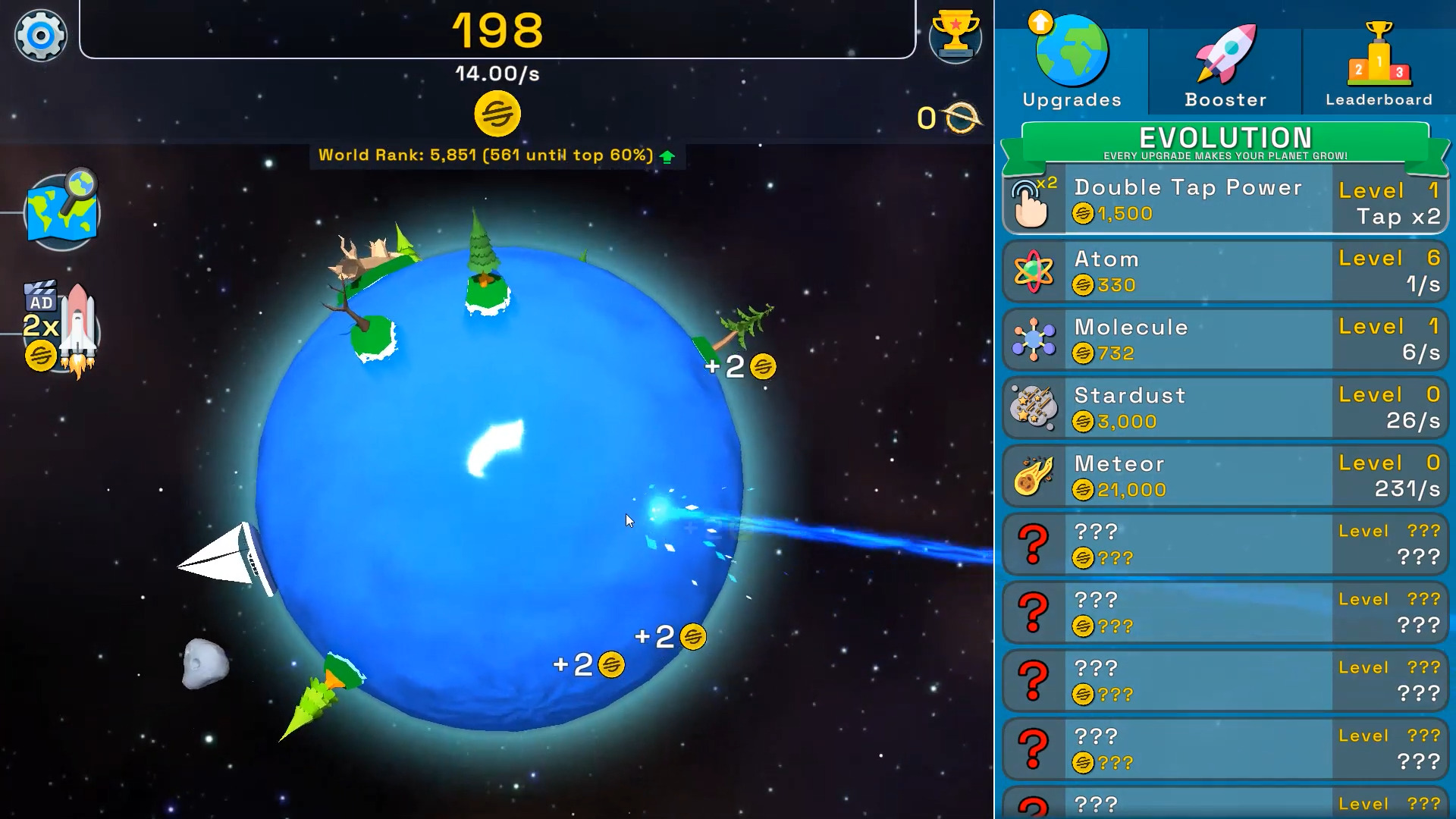Purchase the Molecule upgrade

click(x=1225, y=339)
